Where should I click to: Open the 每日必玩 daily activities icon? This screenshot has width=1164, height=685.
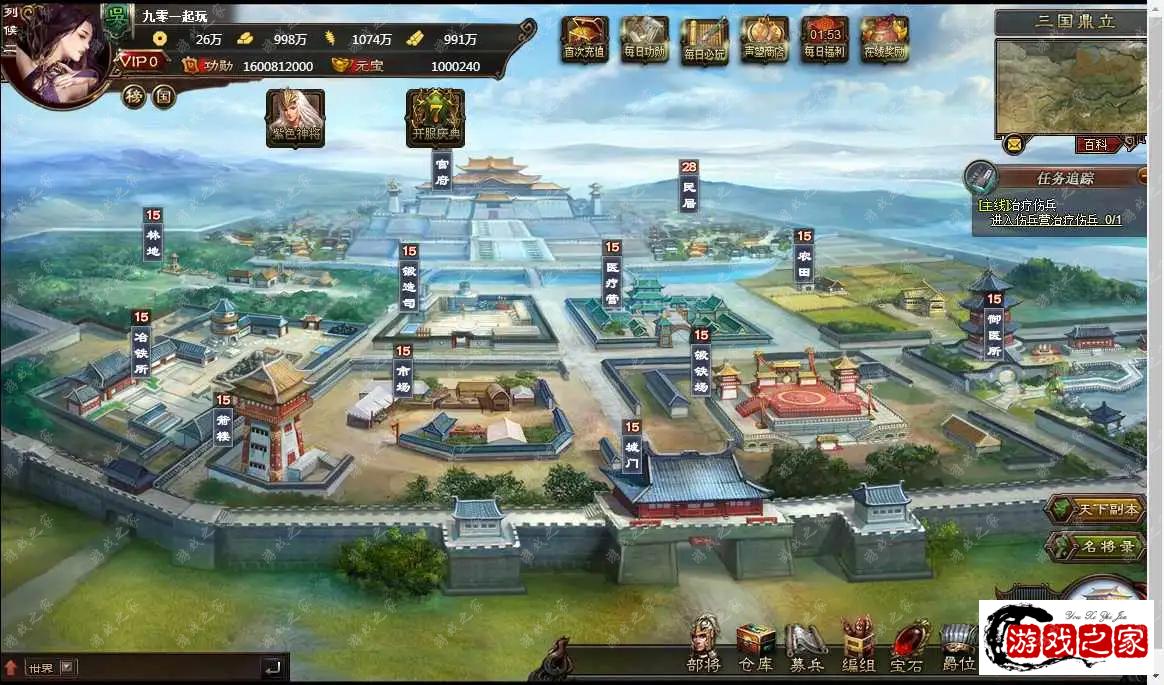point(704,41)
